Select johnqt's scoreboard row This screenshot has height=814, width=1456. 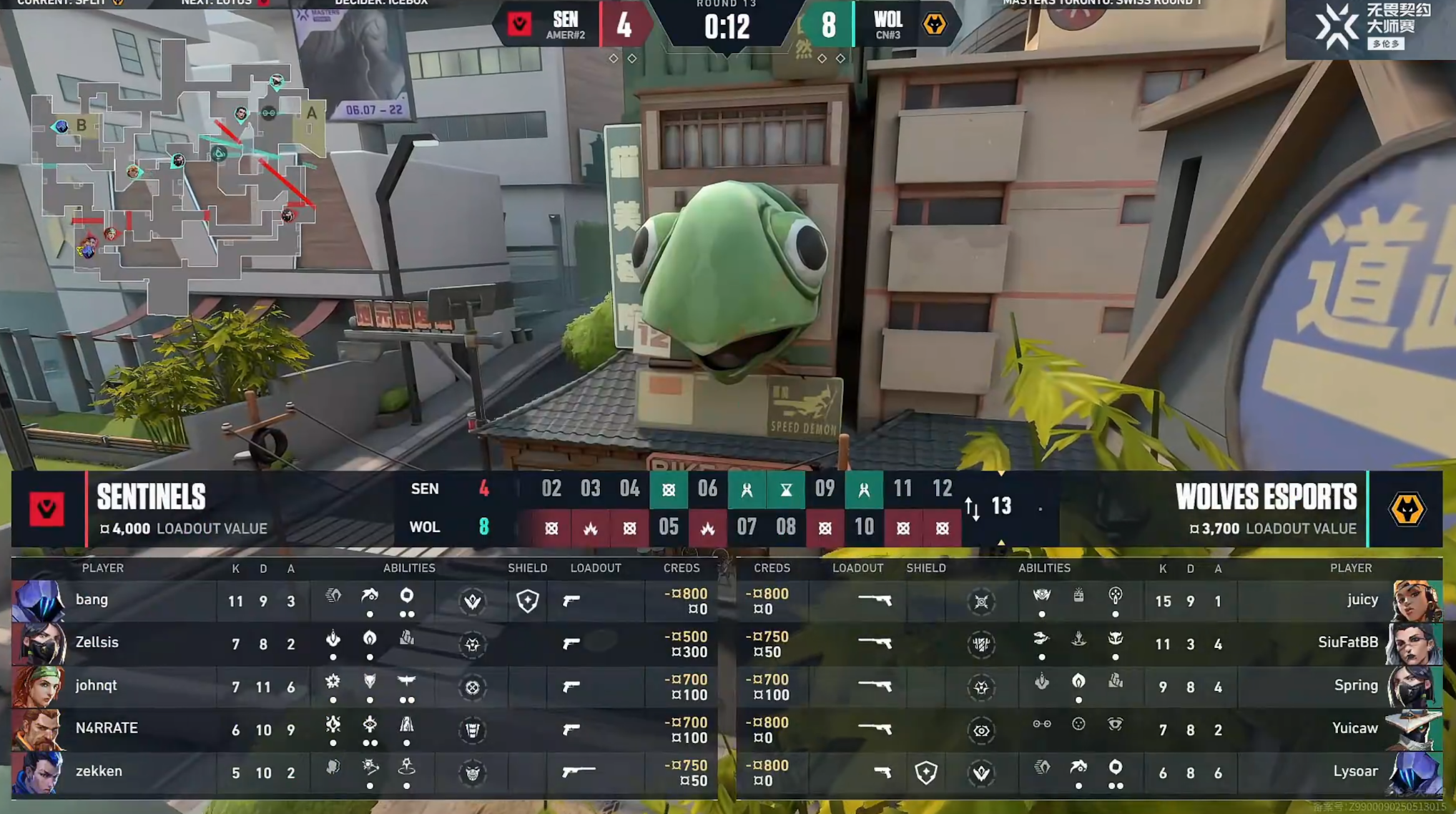coord(96,686)
